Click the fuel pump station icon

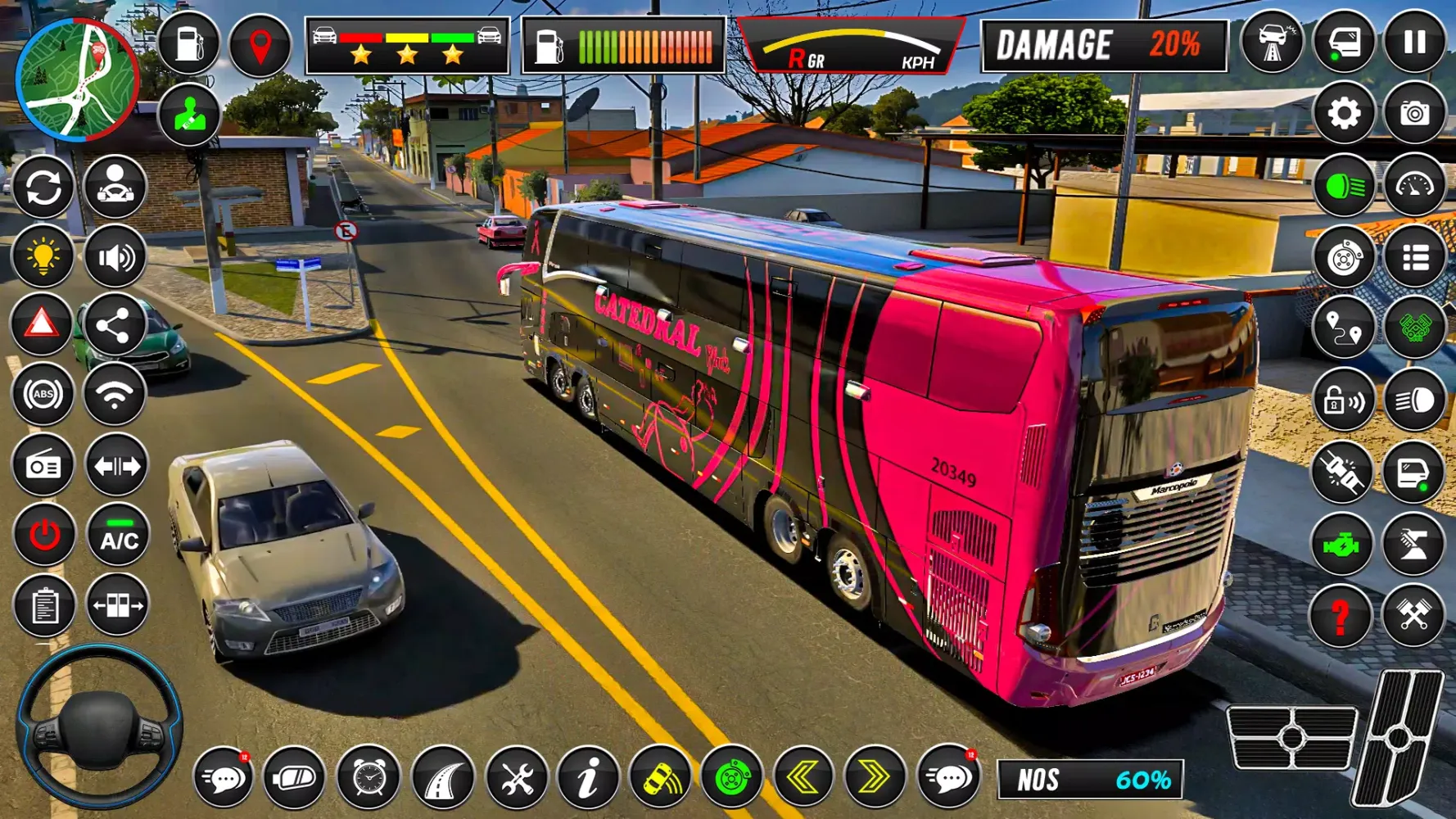click(188, 43)
